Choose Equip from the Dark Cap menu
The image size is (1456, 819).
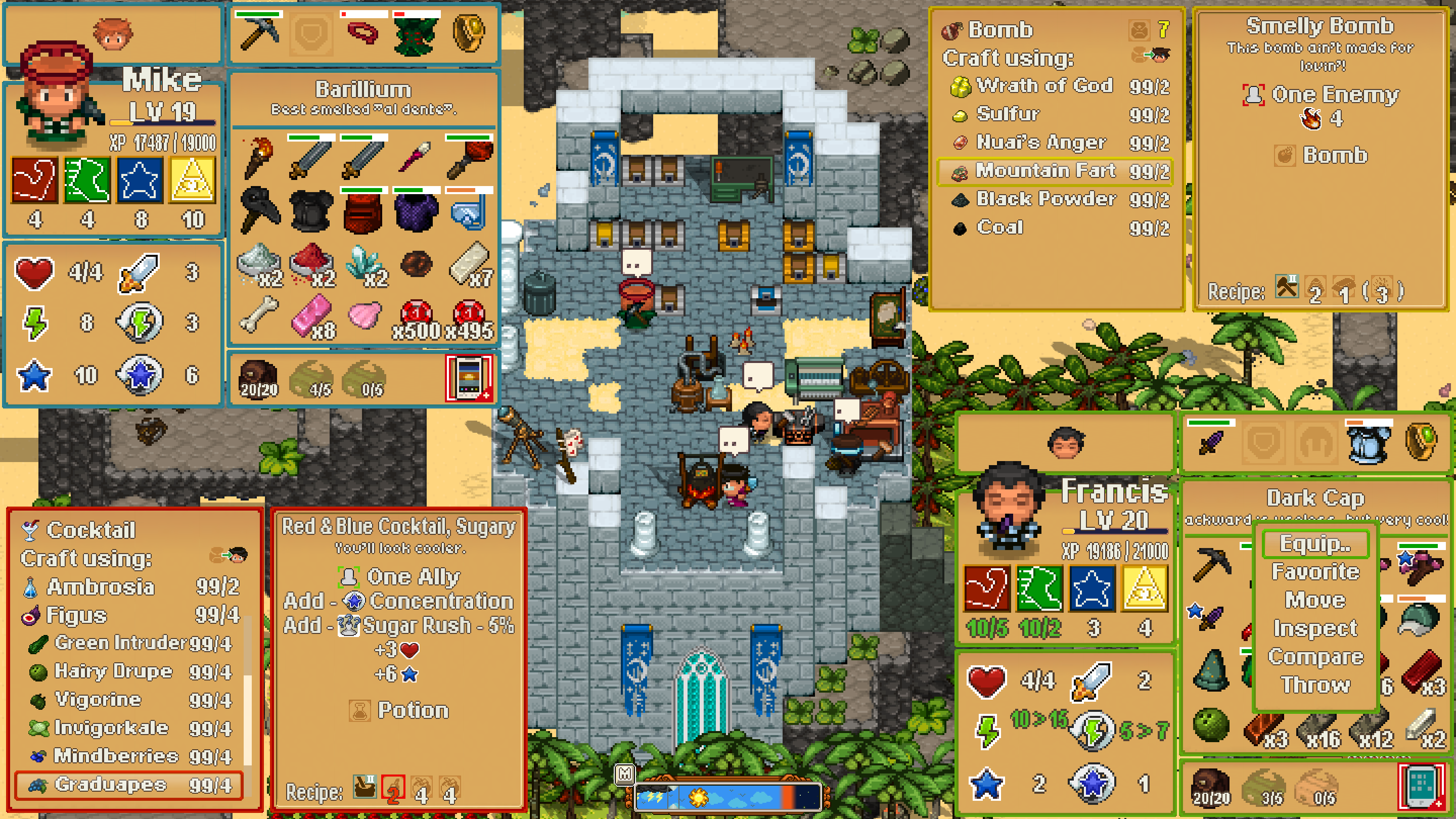pos(1316,544)
